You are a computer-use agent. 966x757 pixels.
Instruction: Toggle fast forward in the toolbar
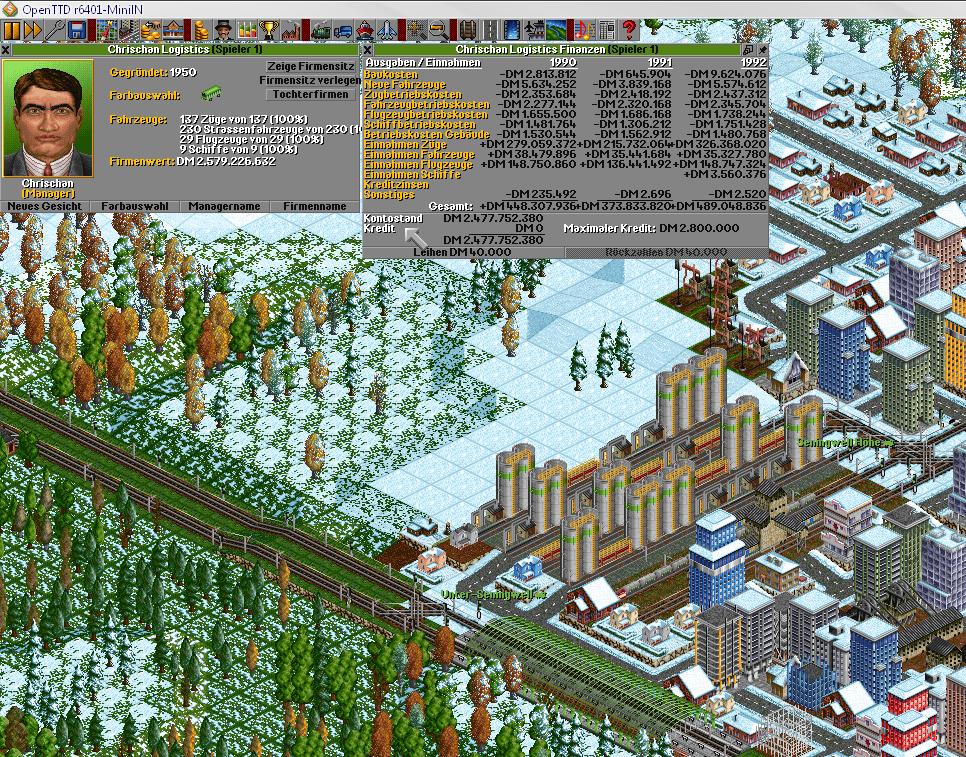click(x=33, y=30)
